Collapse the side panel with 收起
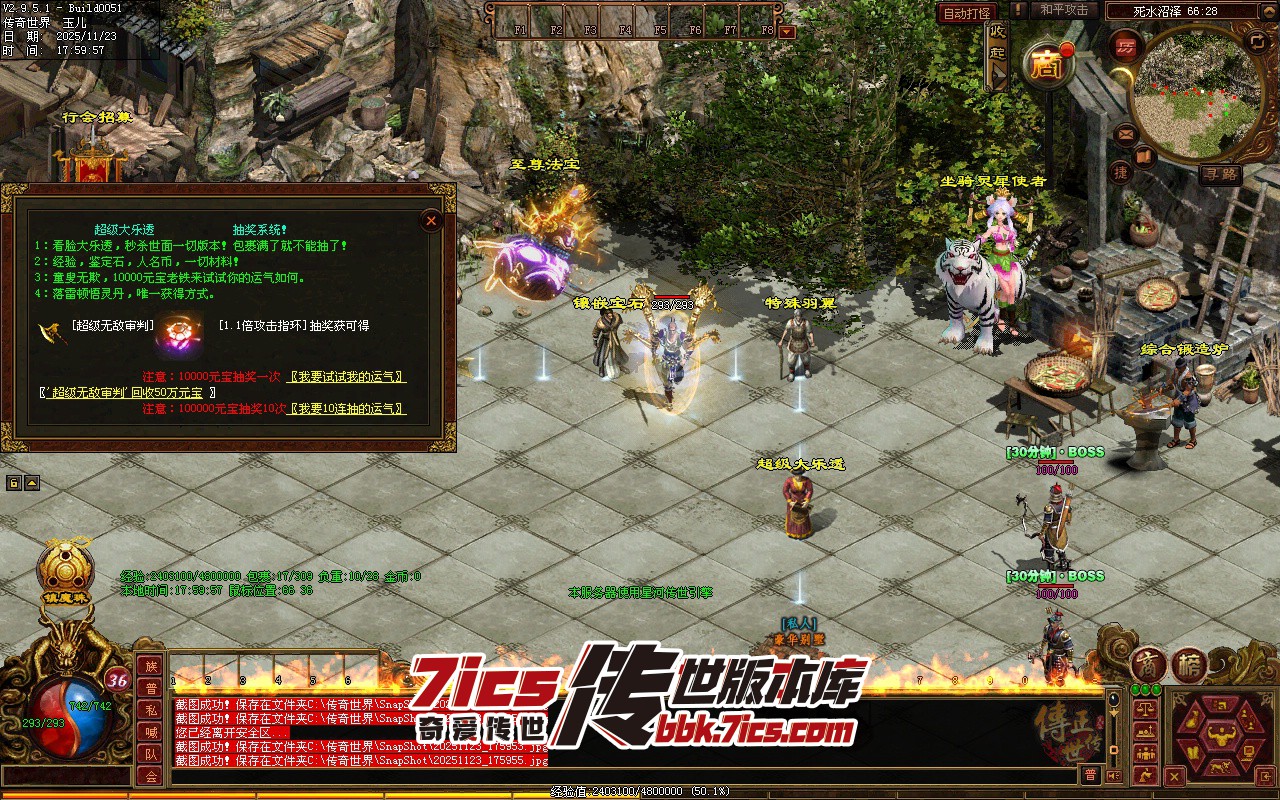This screenshot has width=1280, height=800. pyautogui.click(x=997, y=54)
